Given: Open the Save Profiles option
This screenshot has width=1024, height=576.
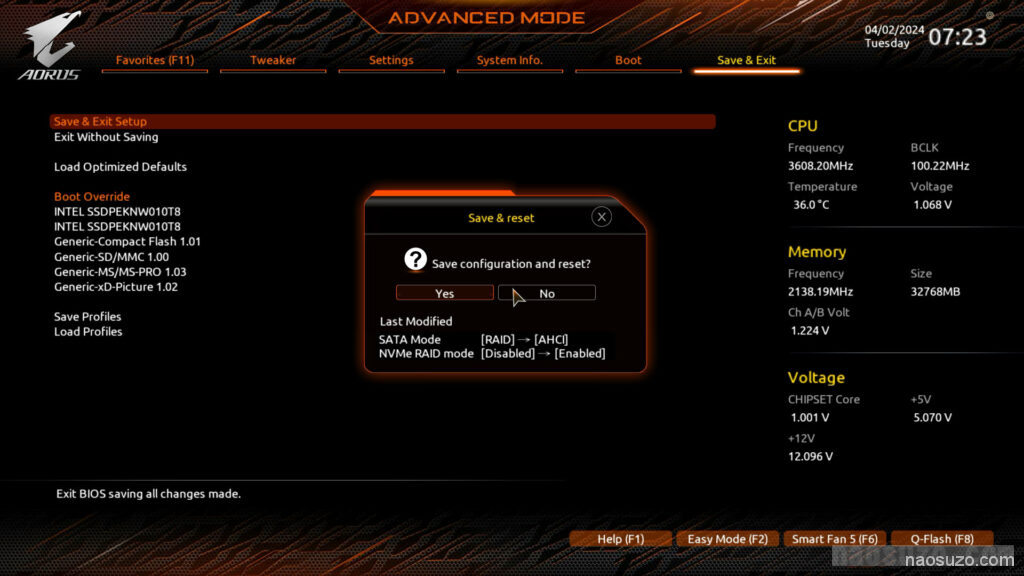Looking at the screenshot, I should click(x=88, y=317).
